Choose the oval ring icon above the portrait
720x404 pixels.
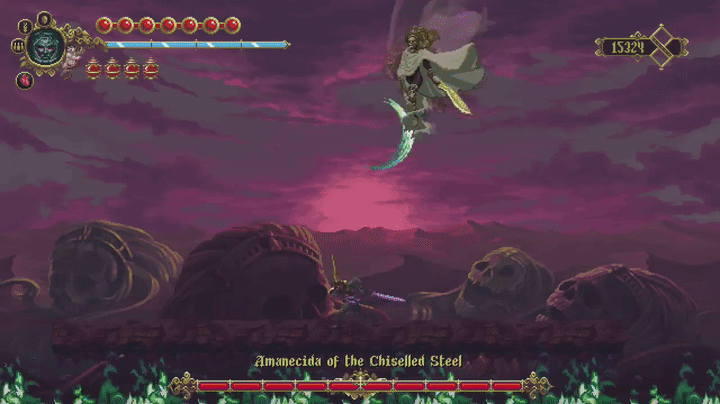pyautogui.click(x=44, y=18)
